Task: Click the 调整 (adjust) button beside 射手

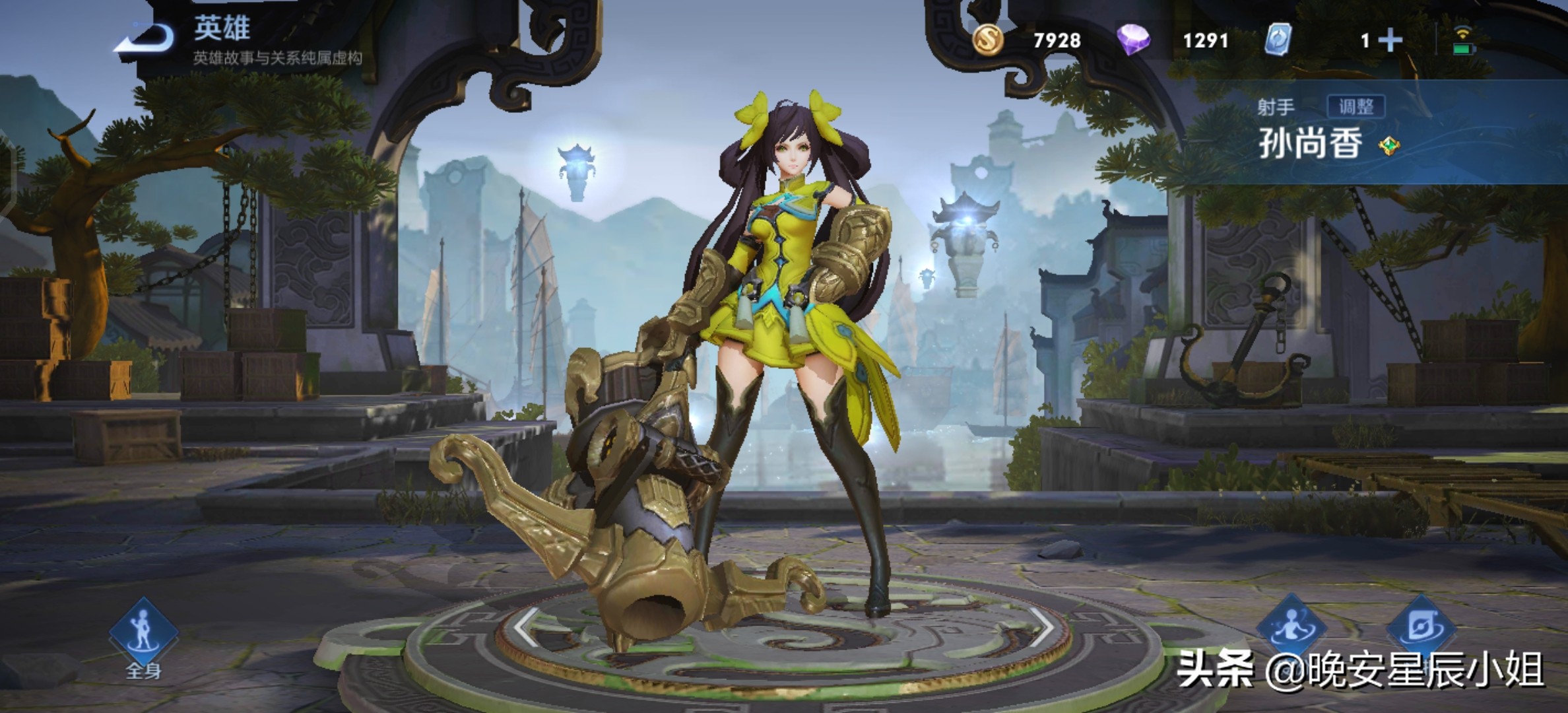Action: pos(1356,107)
